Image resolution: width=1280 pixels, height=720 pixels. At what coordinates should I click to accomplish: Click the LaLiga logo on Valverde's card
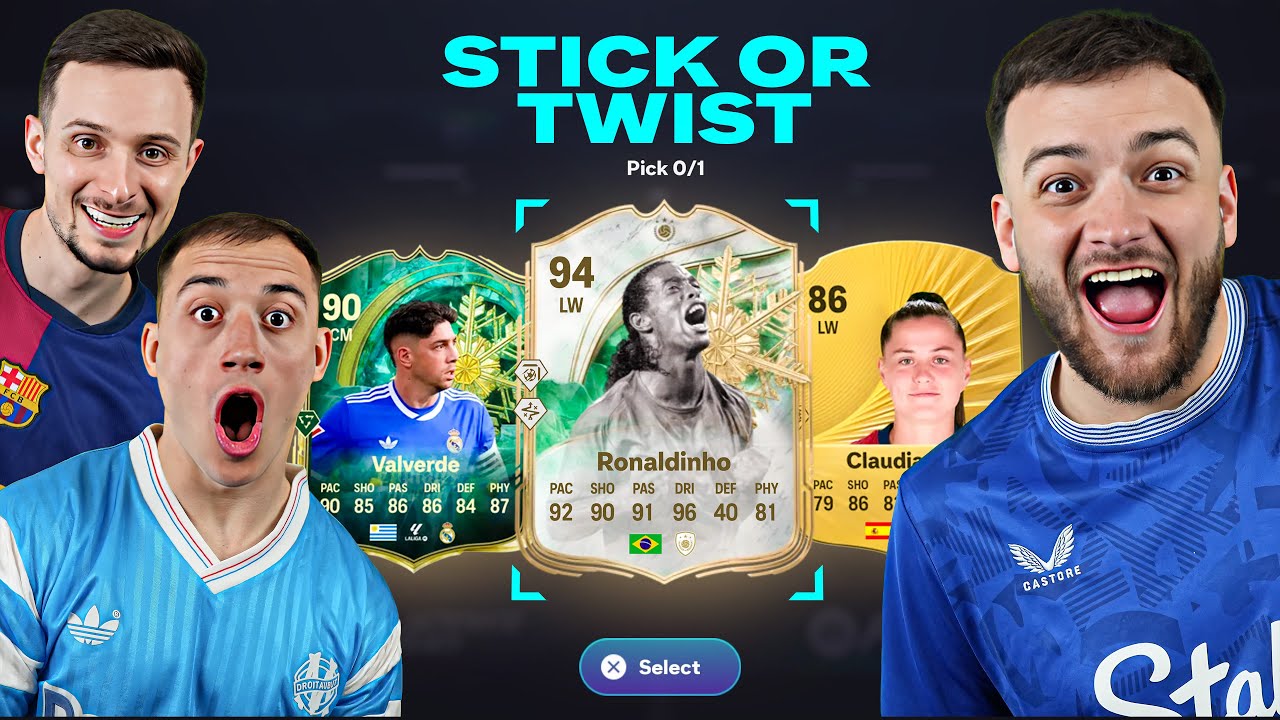tap(415, 532)
